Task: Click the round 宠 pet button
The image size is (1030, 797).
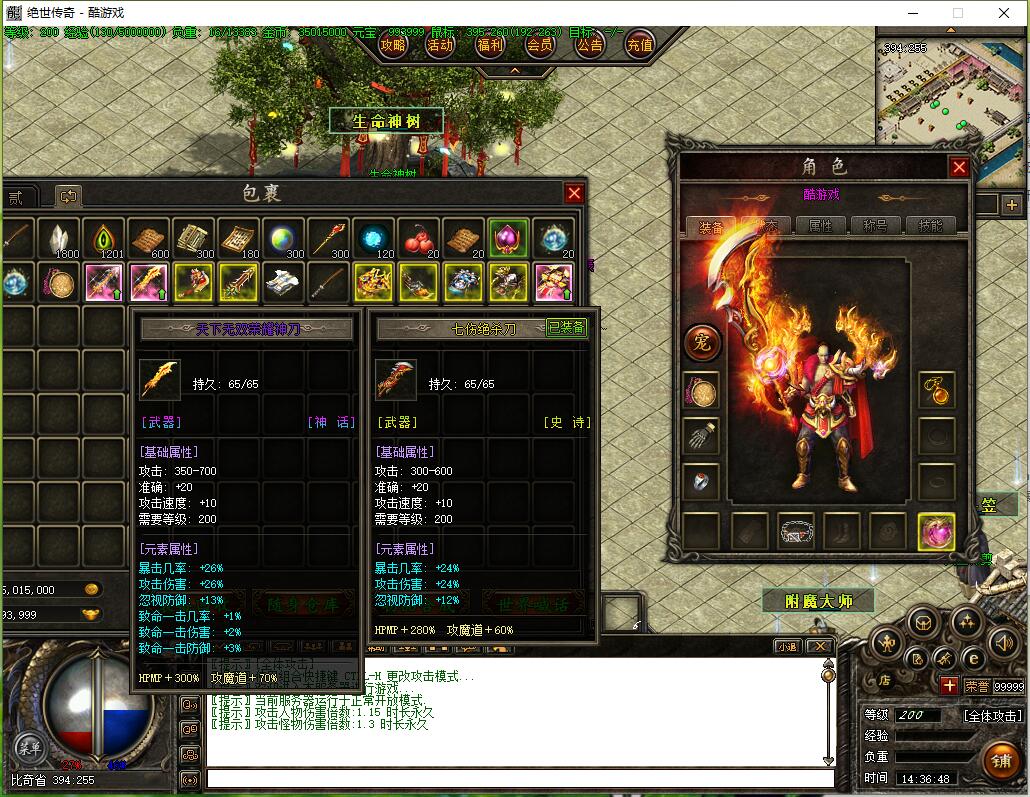Action: coord(702,342)
